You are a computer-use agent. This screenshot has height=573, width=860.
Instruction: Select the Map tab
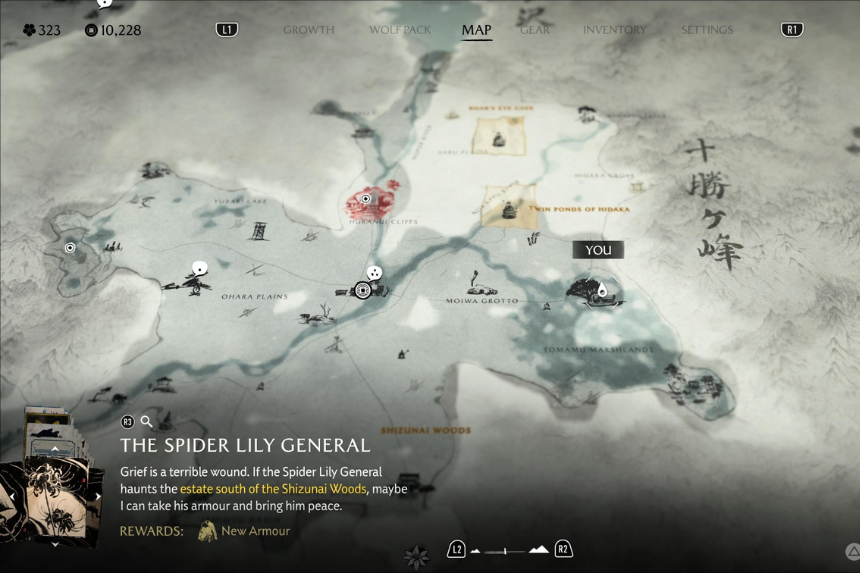click(476, 30)
